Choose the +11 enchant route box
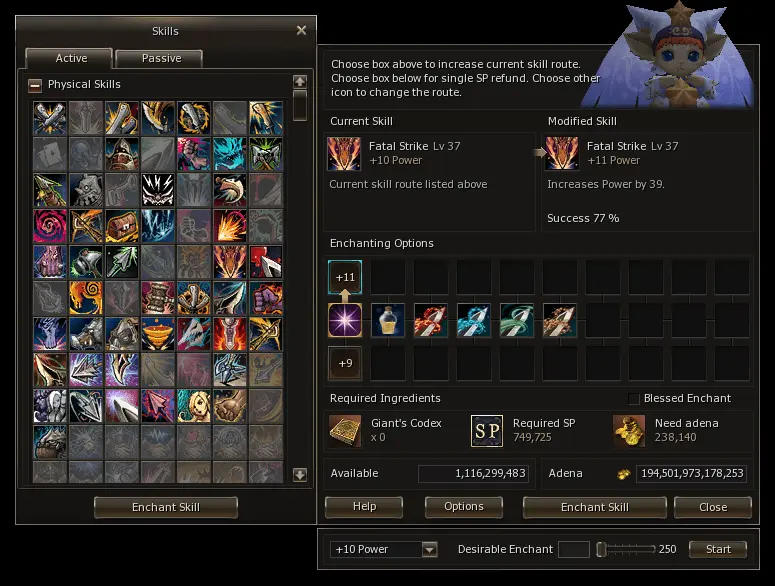Viewport: 775px width, 586px height. point(345,277)
